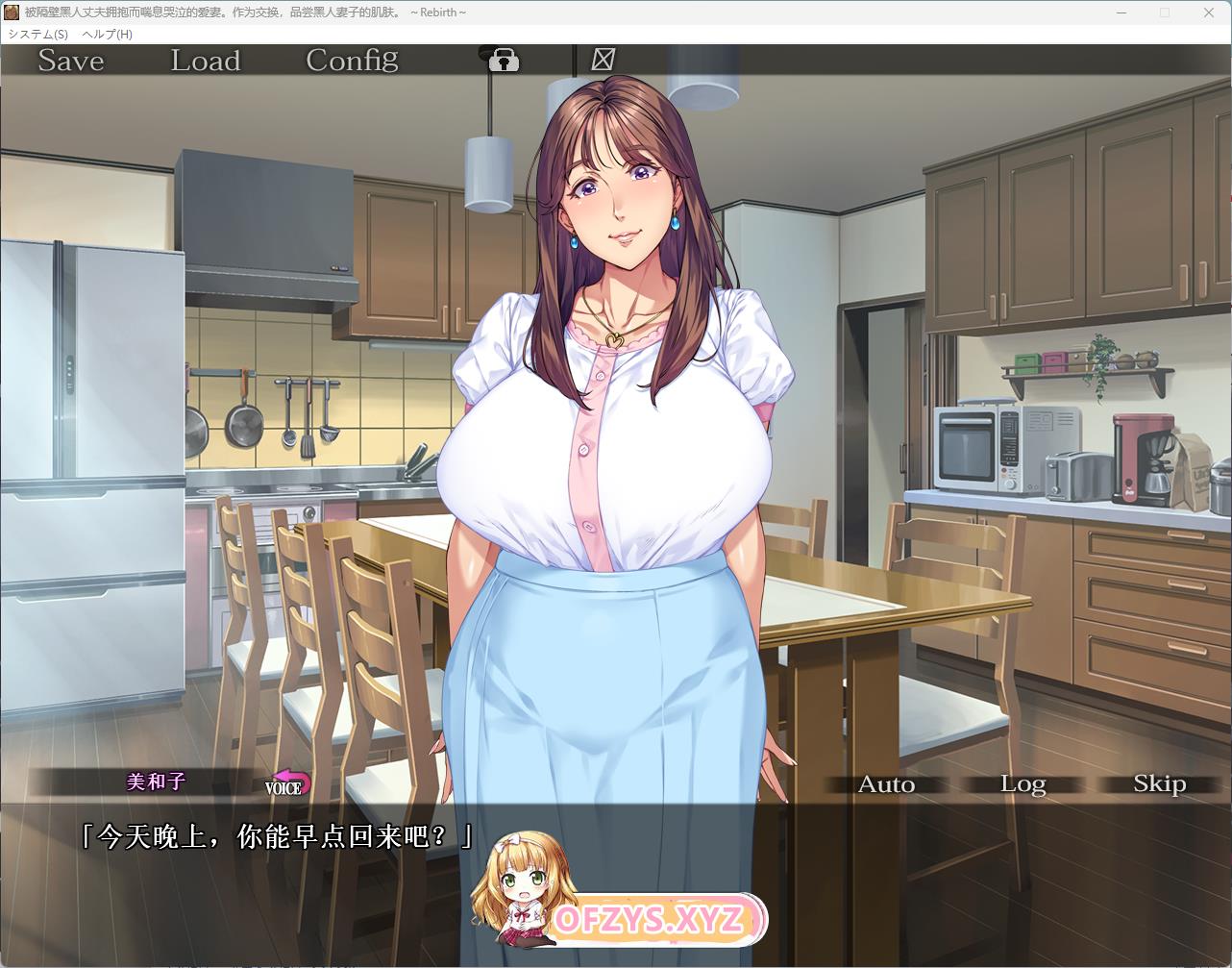Minimize the game window
1232x968 pixels.
pos(1121,12)
